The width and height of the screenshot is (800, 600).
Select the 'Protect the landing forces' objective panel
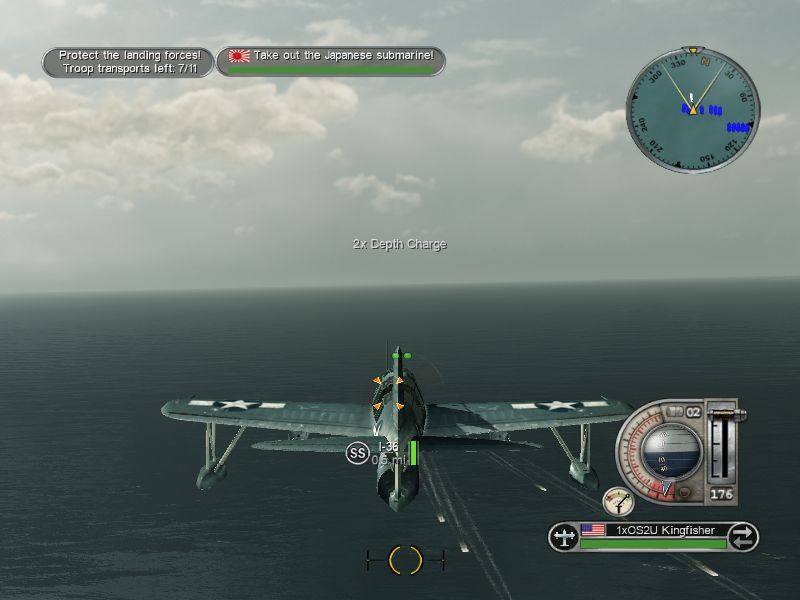click(128, 62)
